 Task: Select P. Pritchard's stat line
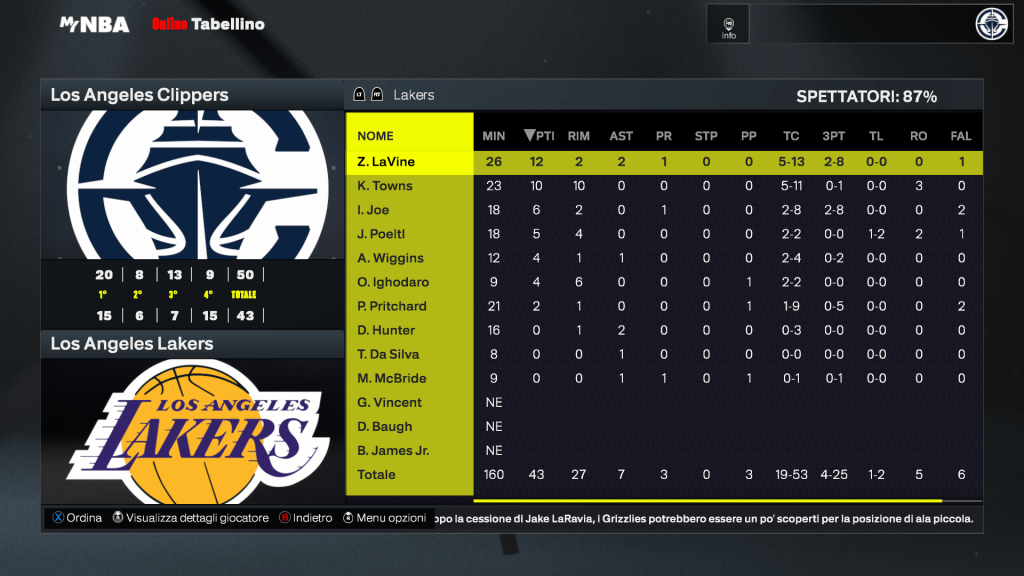click(x=392, y=306)
